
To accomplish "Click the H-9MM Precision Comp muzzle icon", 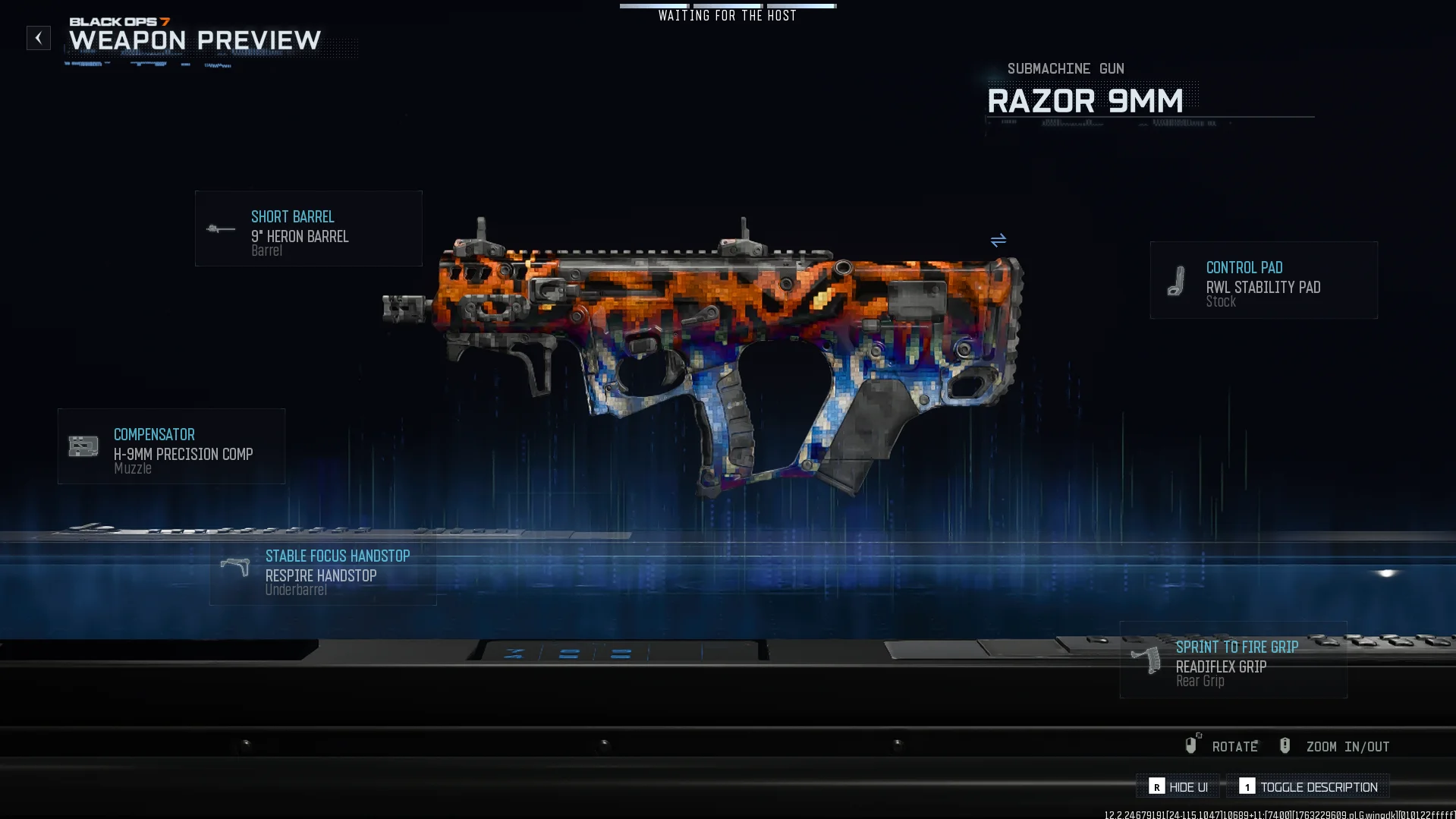I will point(83,446).
